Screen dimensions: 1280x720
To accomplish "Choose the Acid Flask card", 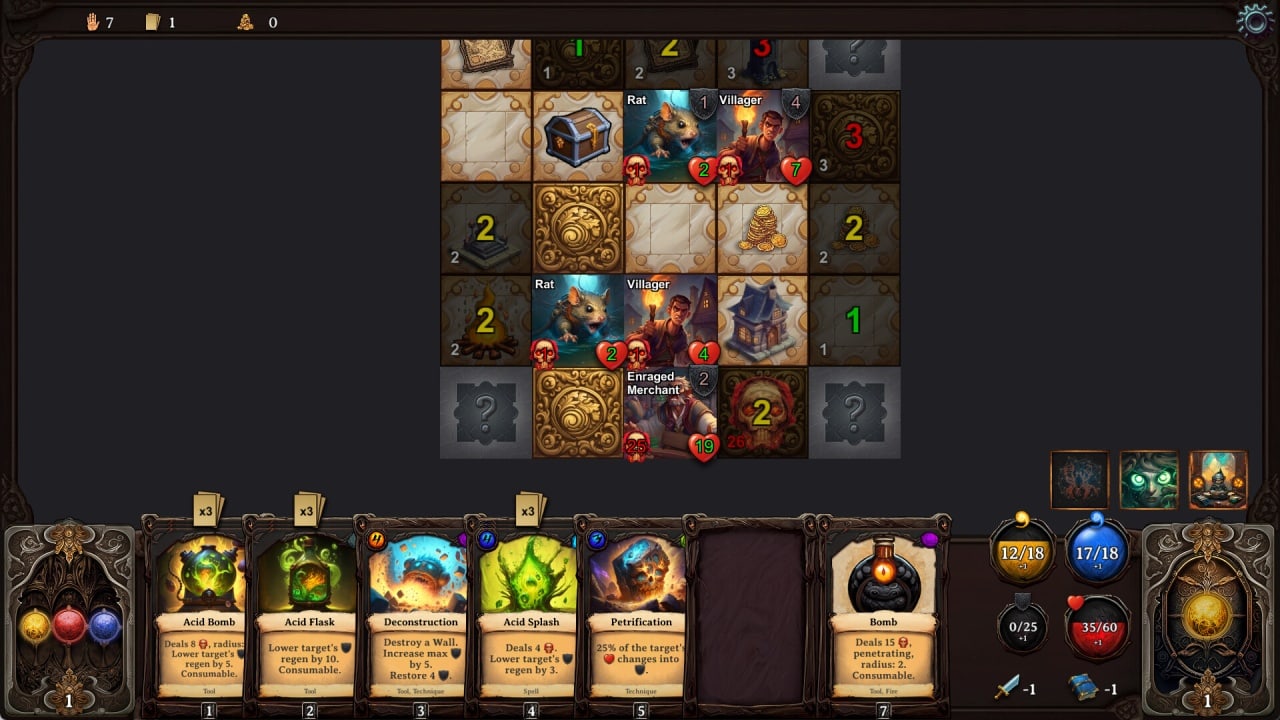I will point(309,610).
